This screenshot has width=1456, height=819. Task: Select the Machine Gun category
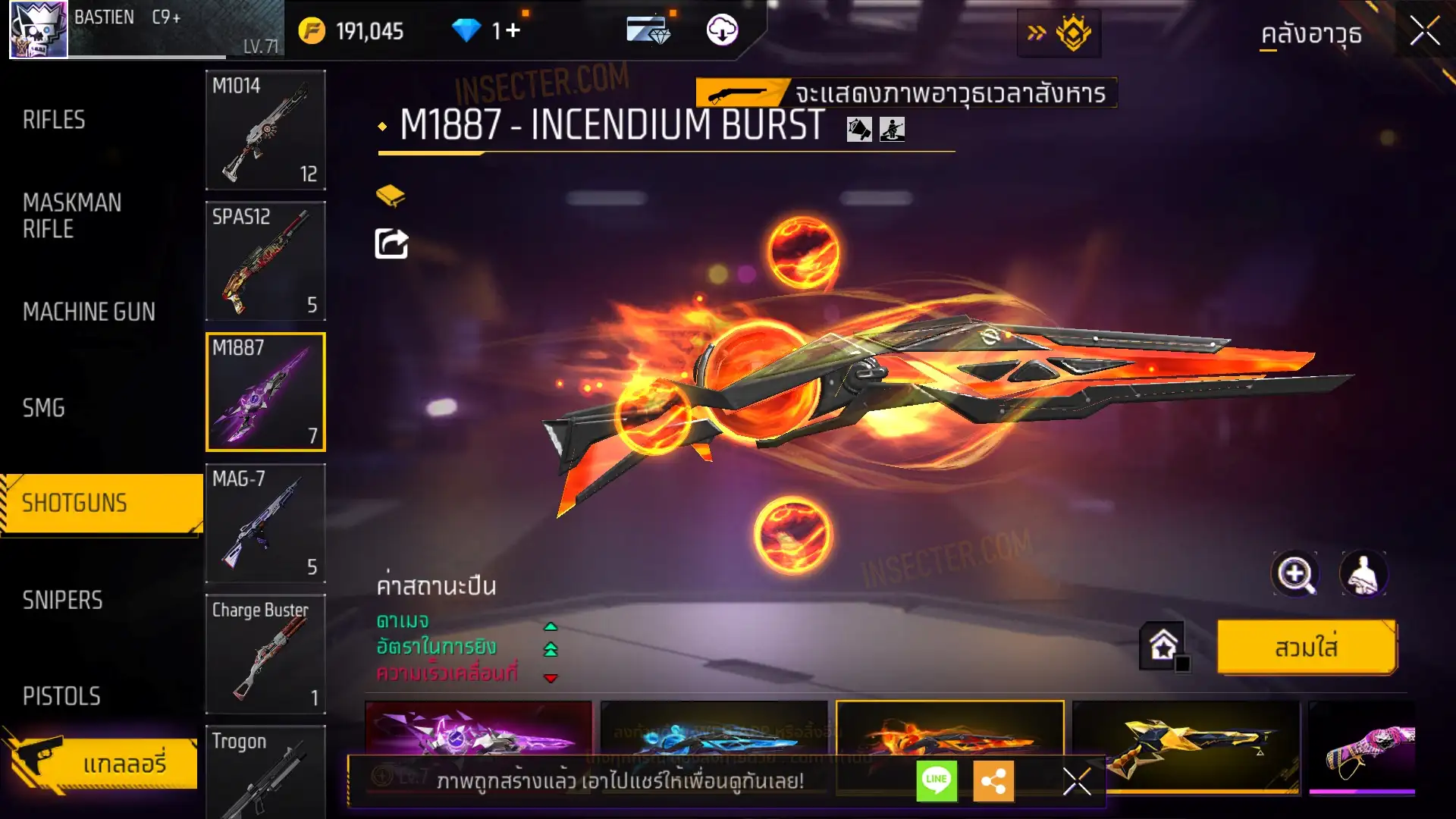[89, 312]
